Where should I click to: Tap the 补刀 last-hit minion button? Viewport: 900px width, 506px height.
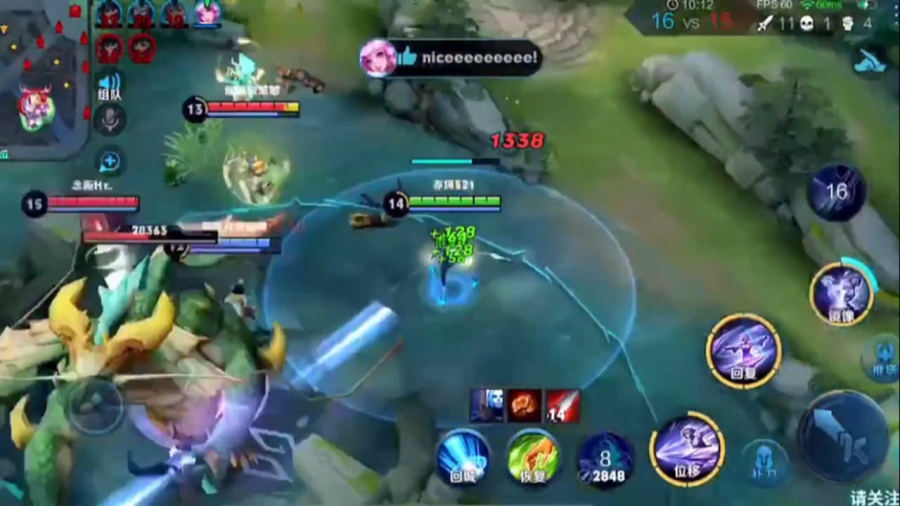coord(766,462)
